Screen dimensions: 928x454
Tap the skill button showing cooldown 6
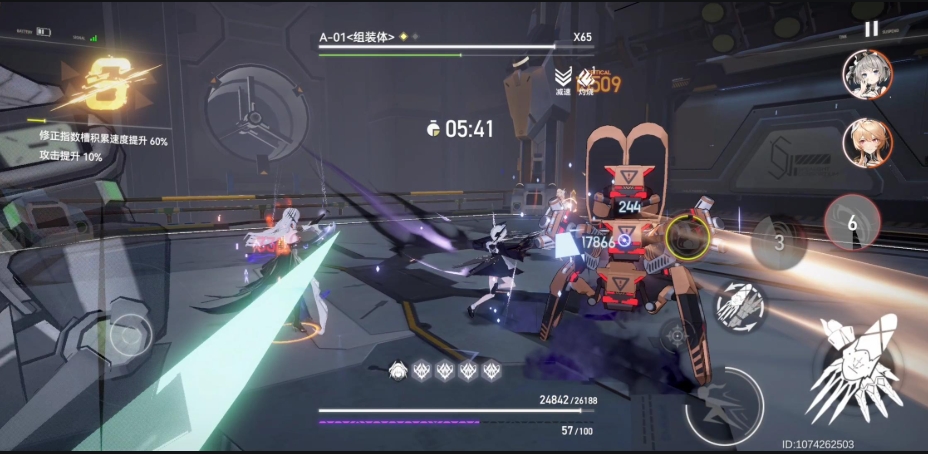(852, 222)
